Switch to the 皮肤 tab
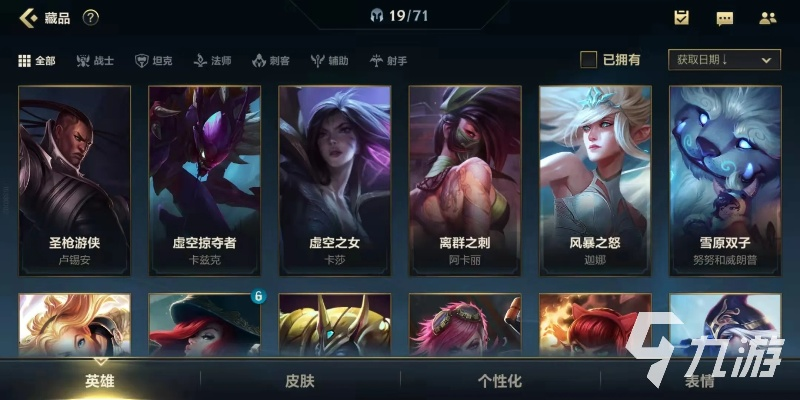The image size is (800, 400). pos(300,380)
